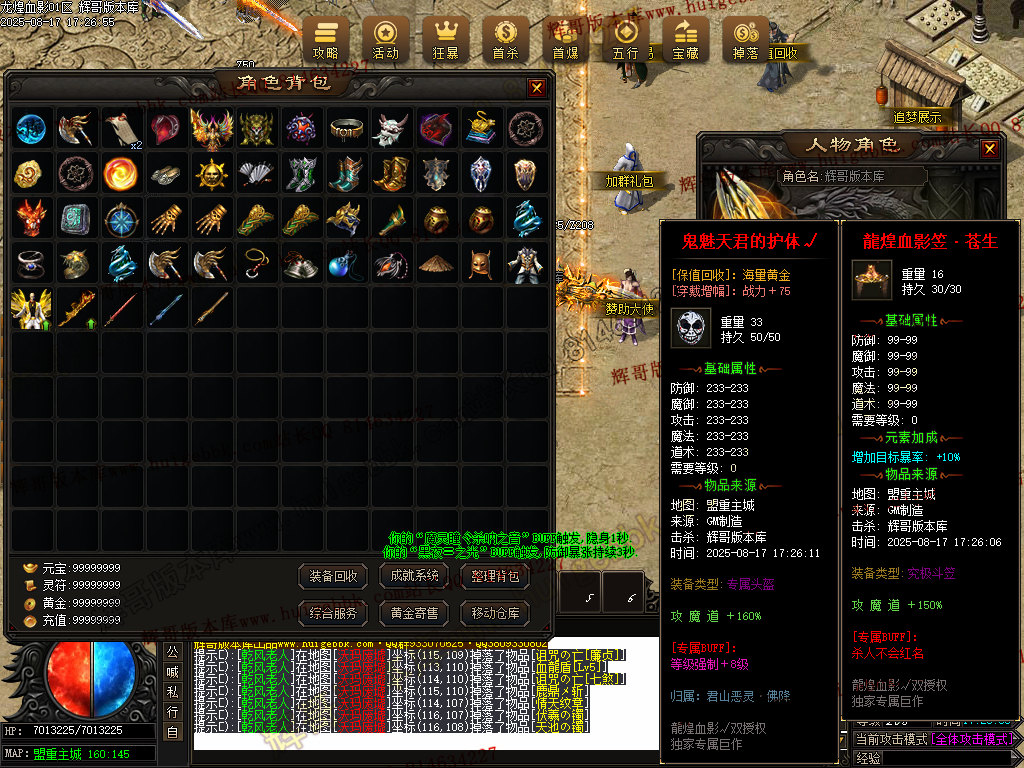
Task: Open the 掉落 drops menu
Action: (x=745, y=39)
